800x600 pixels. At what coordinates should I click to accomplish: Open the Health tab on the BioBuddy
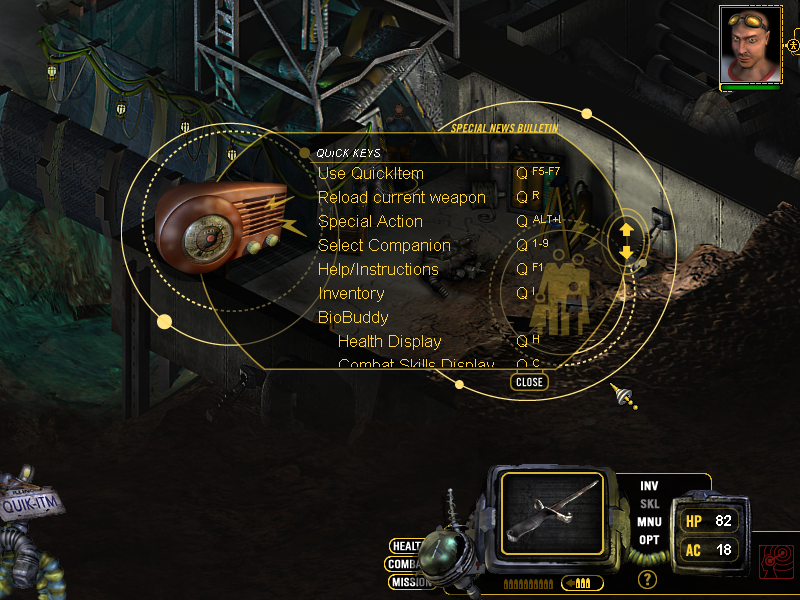click(405, 546)
